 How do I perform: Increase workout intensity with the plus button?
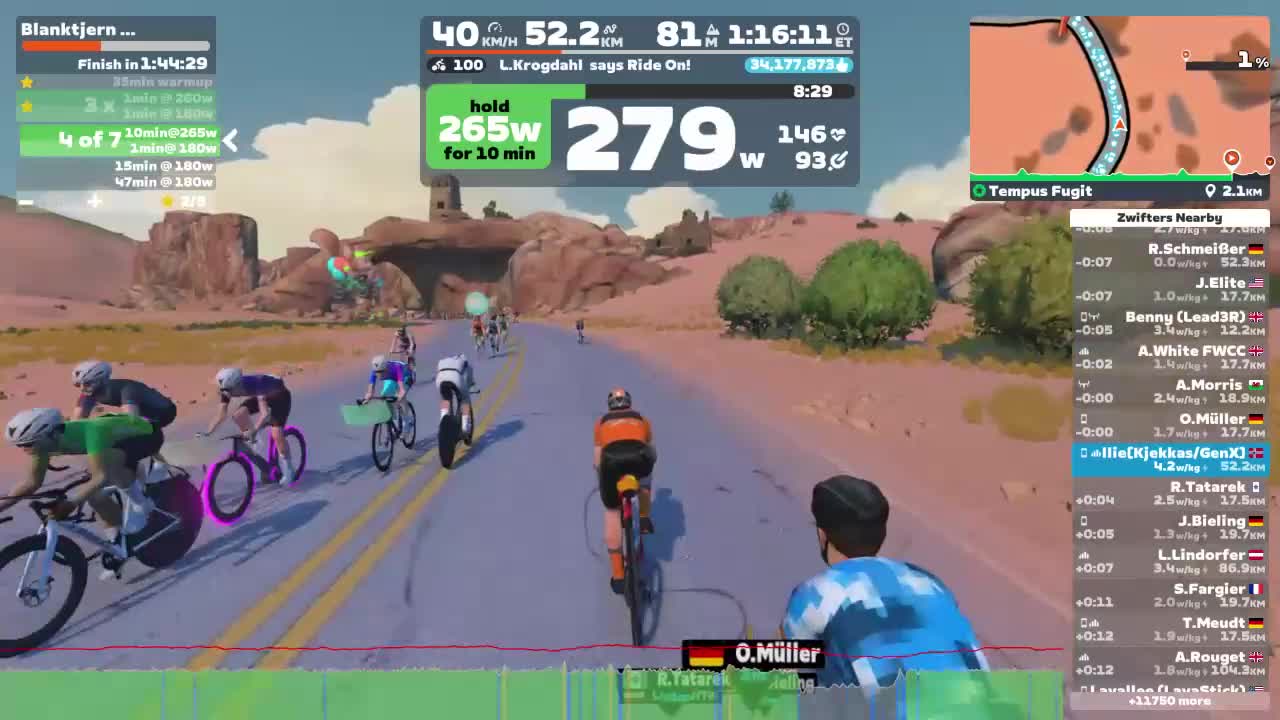coord(94,201)
